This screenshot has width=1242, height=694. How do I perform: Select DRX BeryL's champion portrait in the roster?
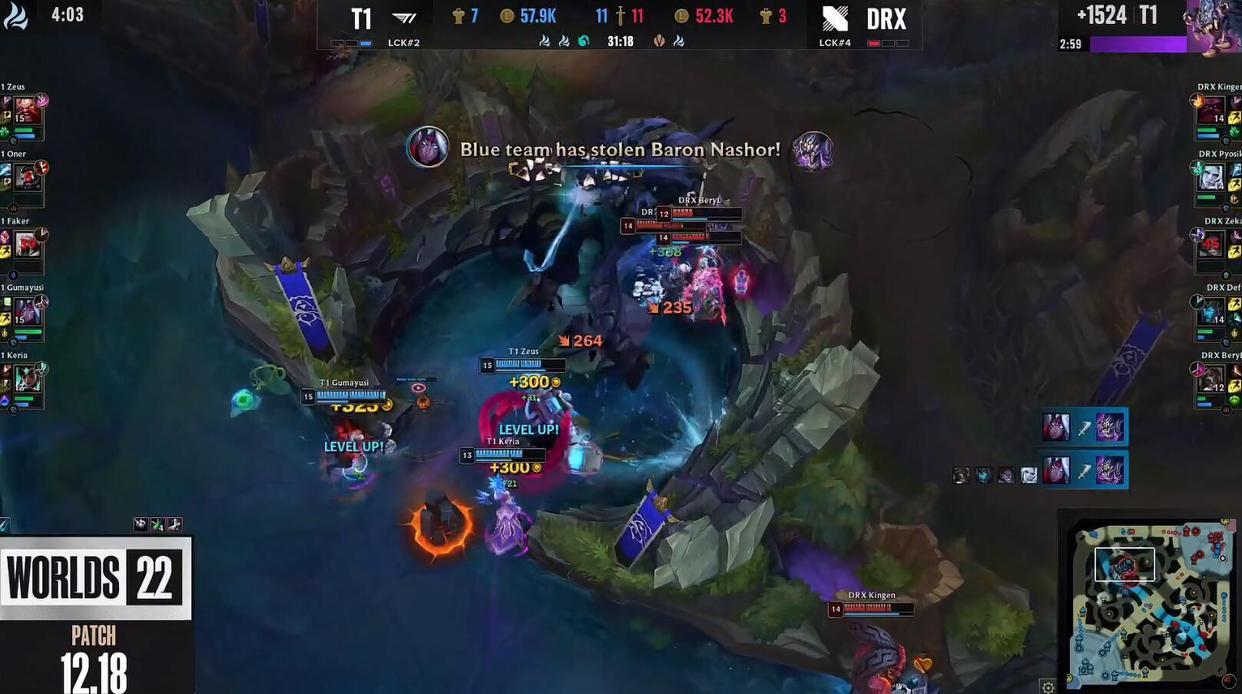(x=1211, y=378)
